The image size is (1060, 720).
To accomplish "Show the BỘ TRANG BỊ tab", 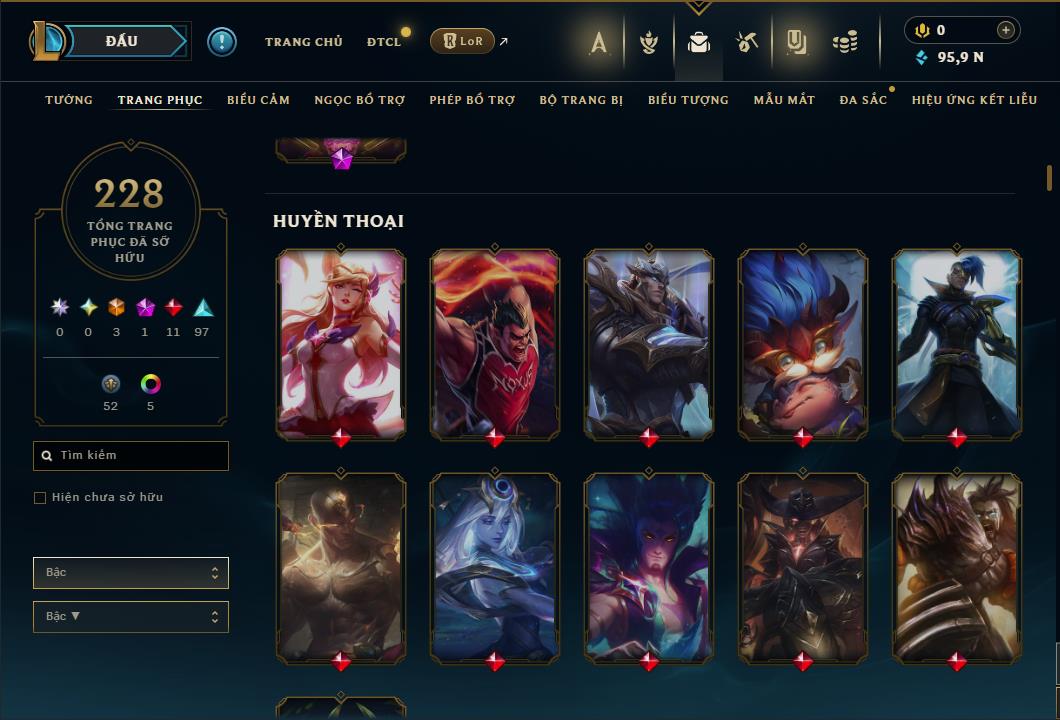I will pos(580,100).
